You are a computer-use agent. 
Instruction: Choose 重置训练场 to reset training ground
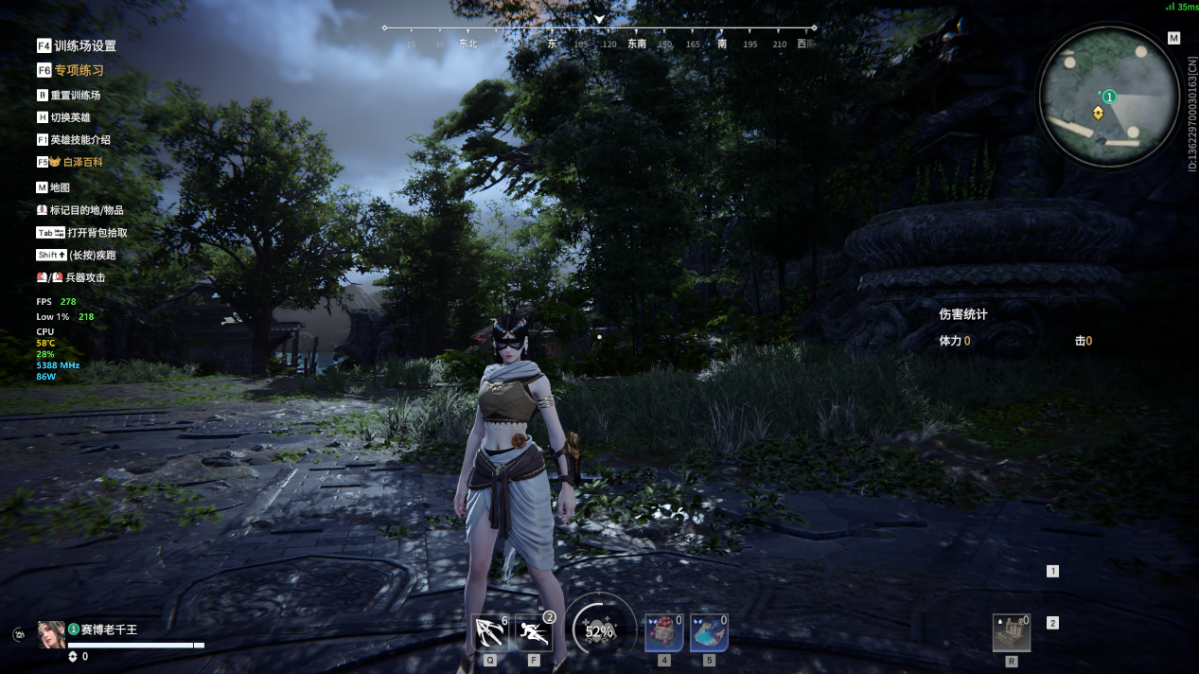tap(74, 95)
